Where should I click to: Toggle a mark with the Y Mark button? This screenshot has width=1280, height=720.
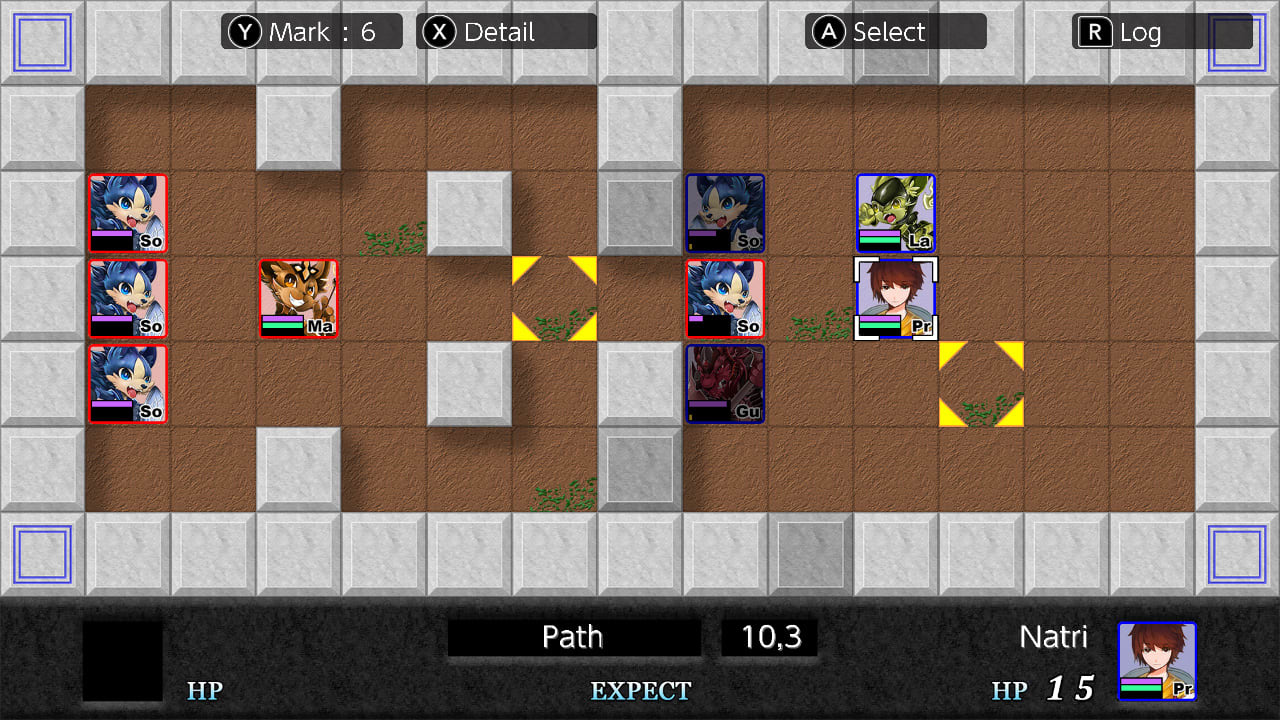point(311,31)
